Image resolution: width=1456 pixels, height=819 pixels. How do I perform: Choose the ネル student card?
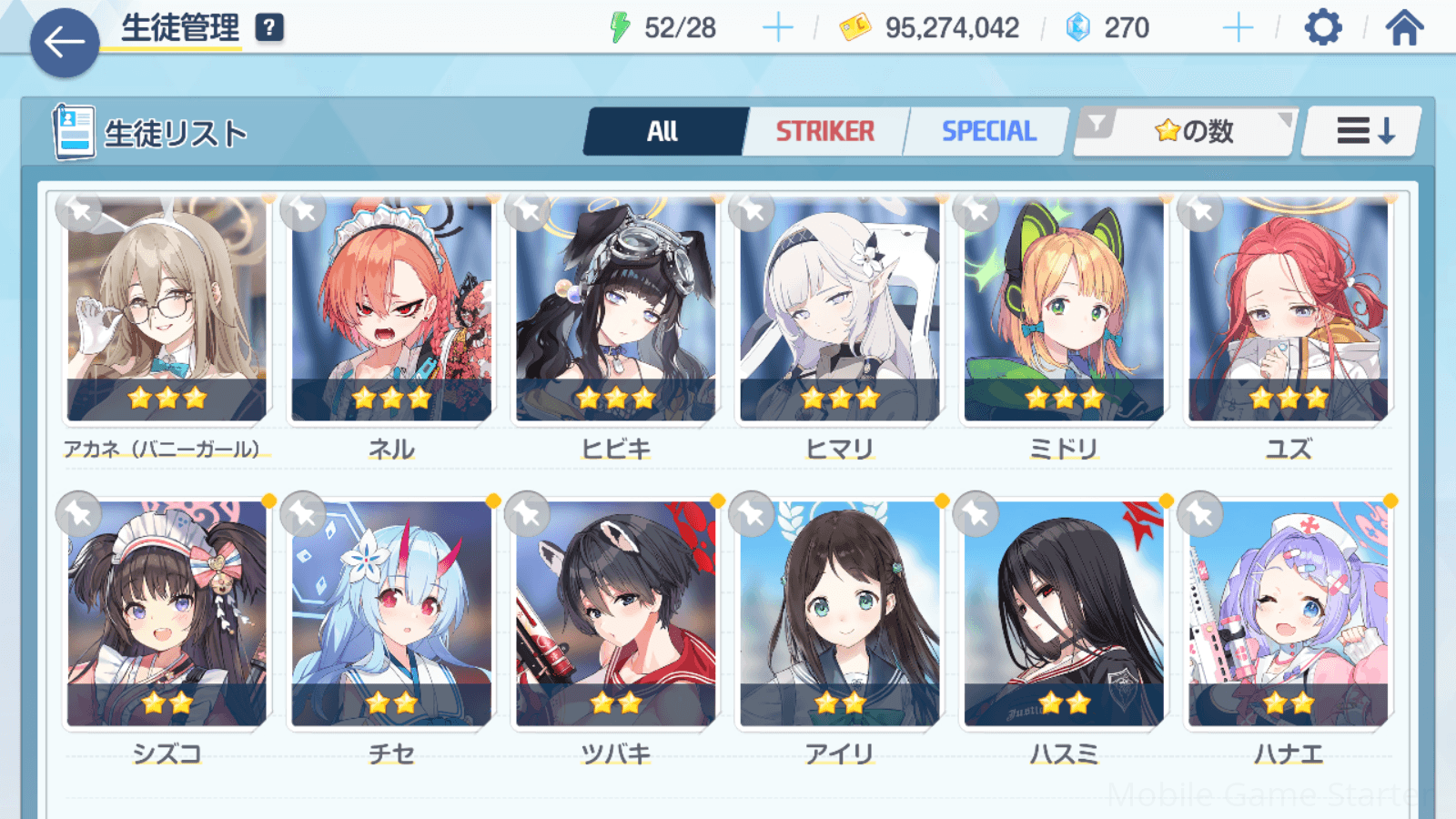391,309
